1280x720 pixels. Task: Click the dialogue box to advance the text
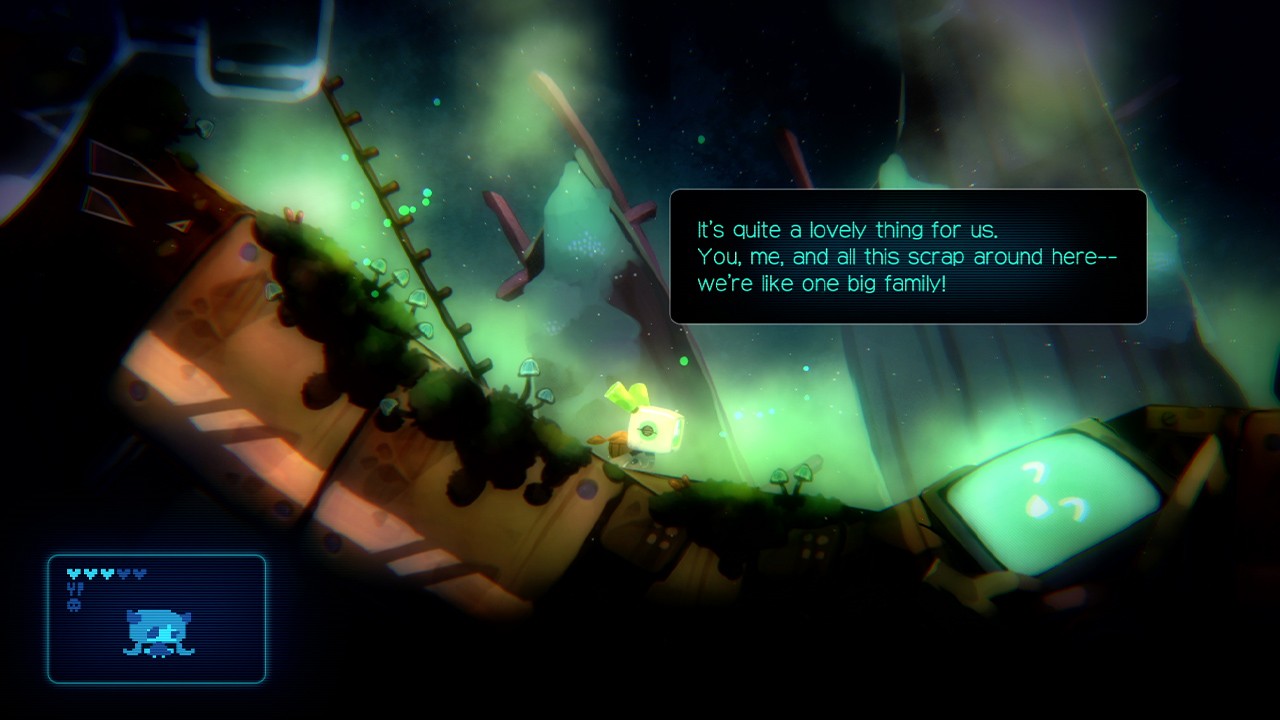point(910,255)
